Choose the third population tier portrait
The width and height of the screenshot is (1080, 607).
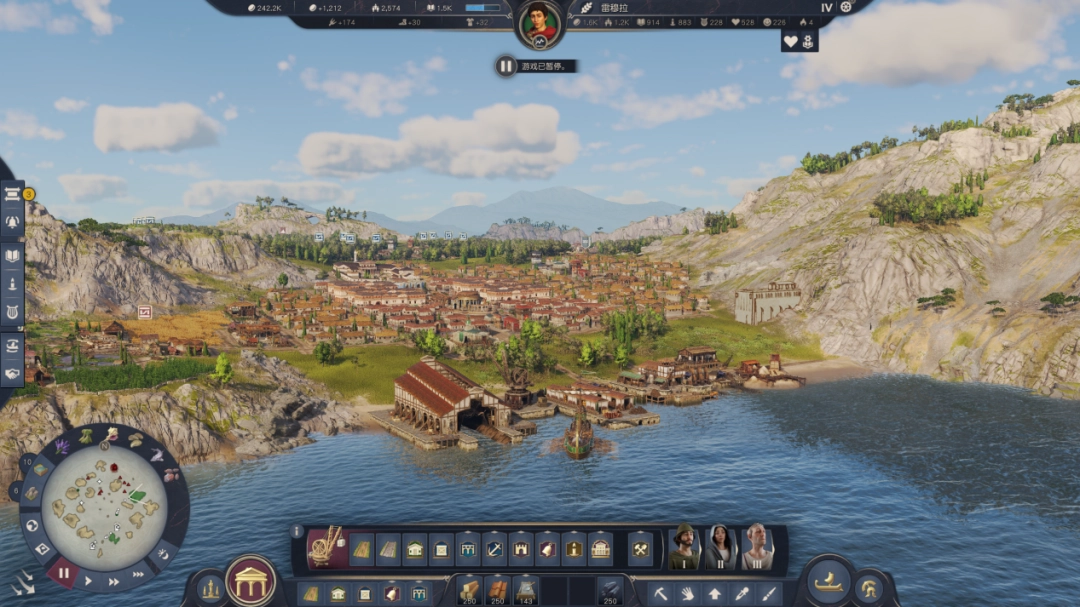pyautogui.click(x=757, y=546)
